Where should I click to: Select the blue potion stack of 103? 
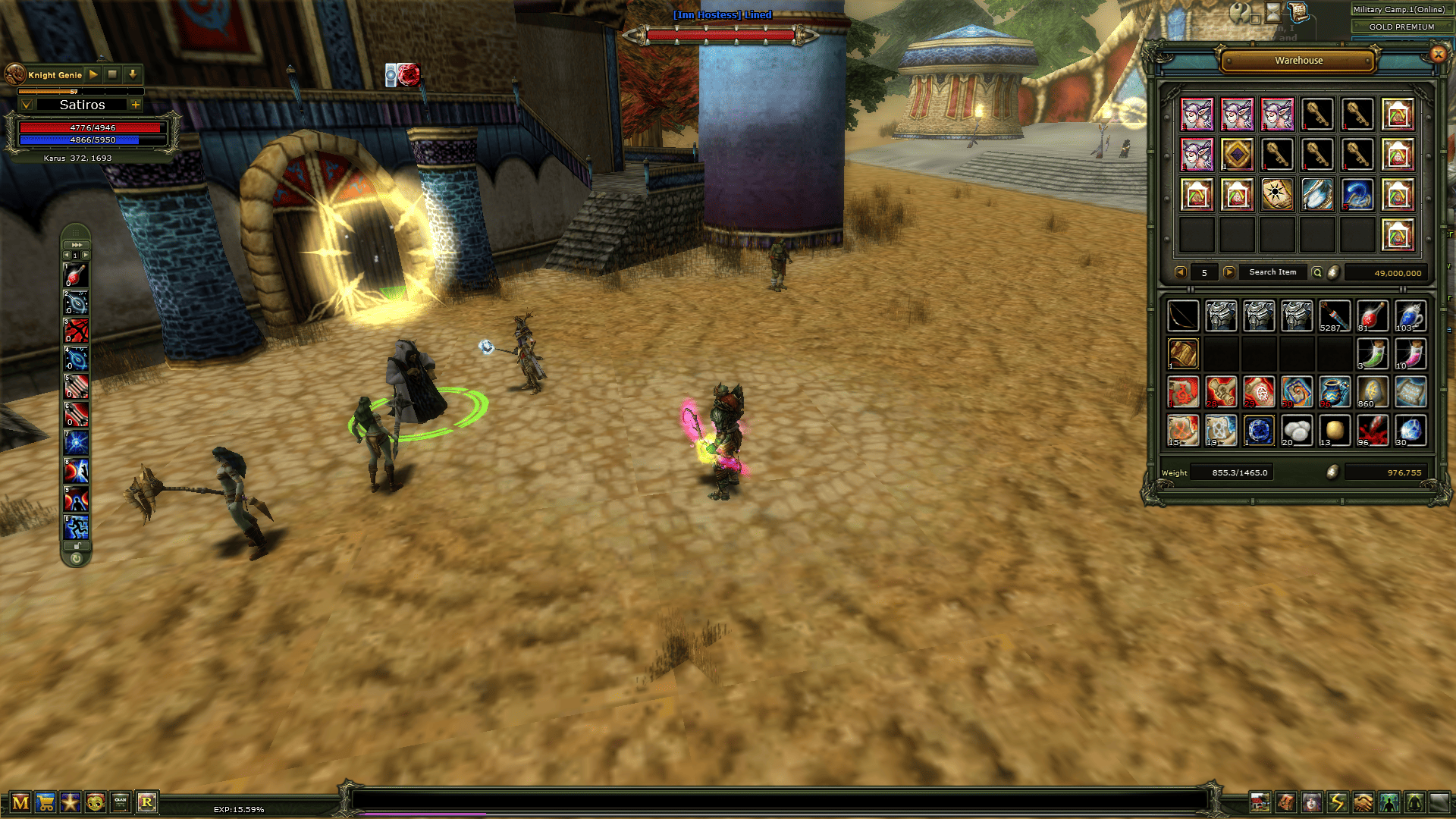pyautogui.click(x=1410, y=316)
